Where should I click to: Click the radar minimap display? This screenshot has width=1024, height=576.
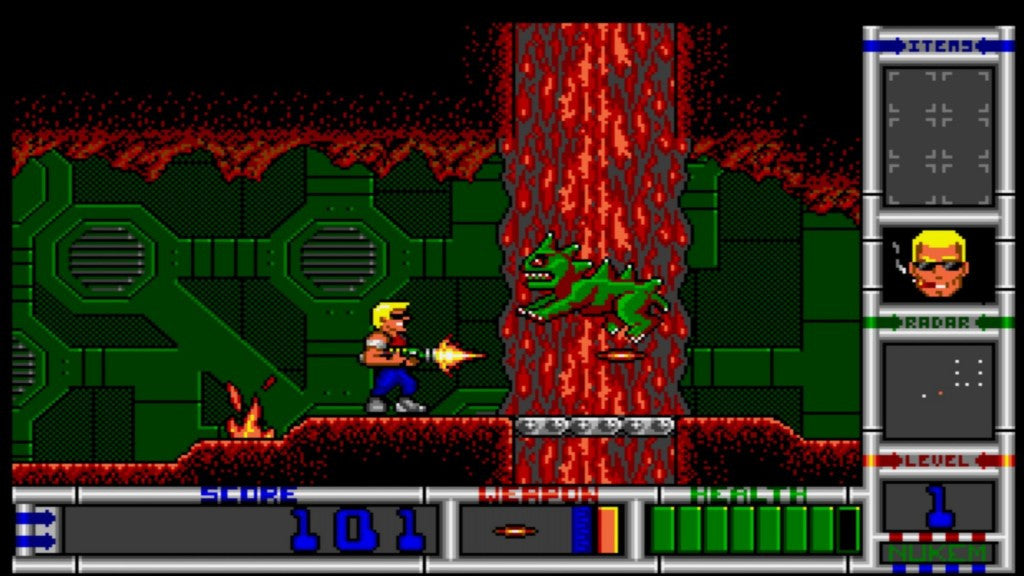point(938,389)
